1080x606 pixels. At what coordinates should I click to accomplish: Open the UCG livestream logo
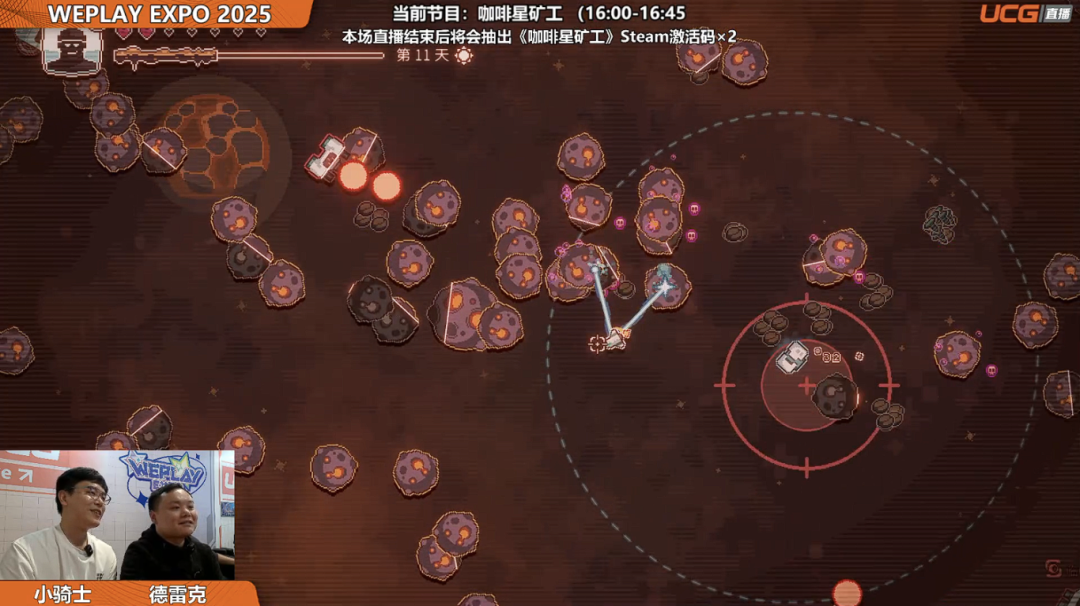(1024, 13)
